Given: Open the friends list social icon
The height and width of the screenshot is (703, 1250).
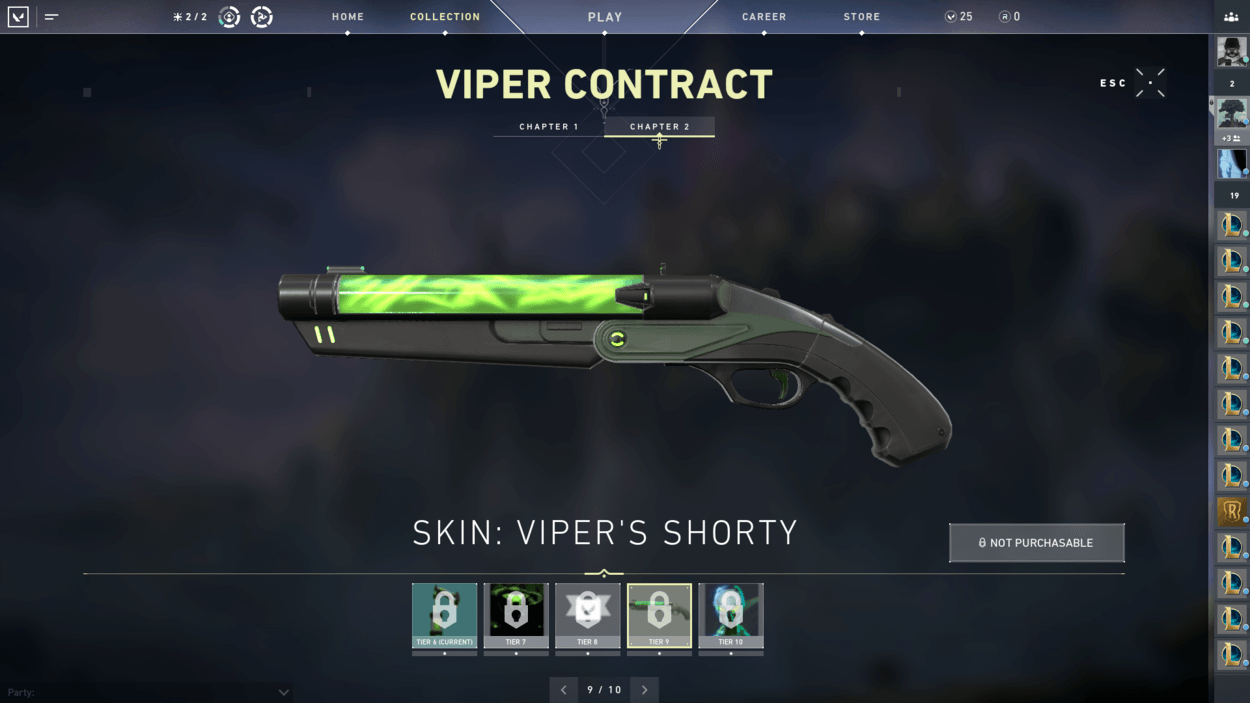Looking at the screenshot, I should coord(1231,17).
